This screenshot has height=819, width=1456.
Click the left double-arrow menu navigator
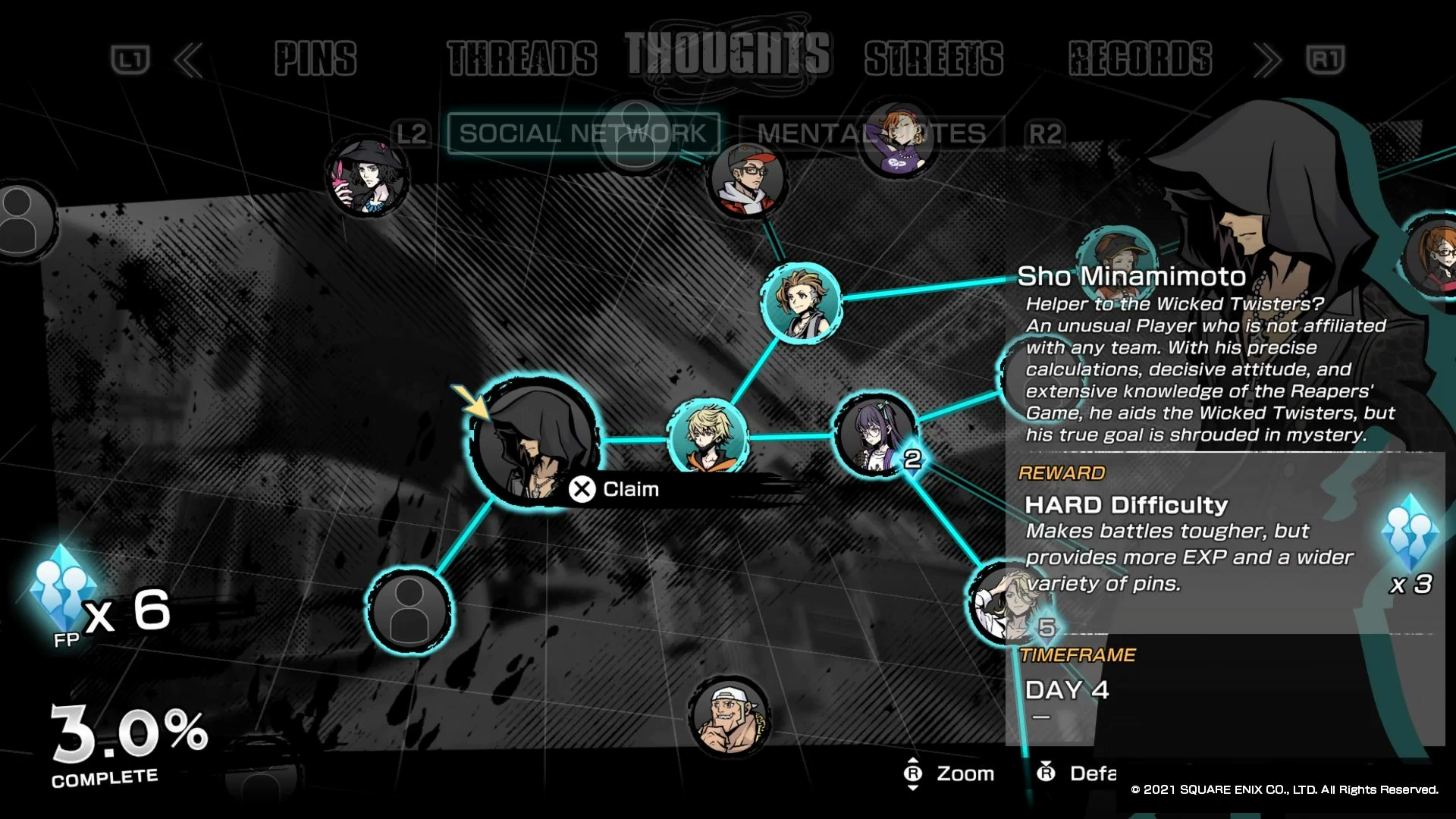pos(188,60)
